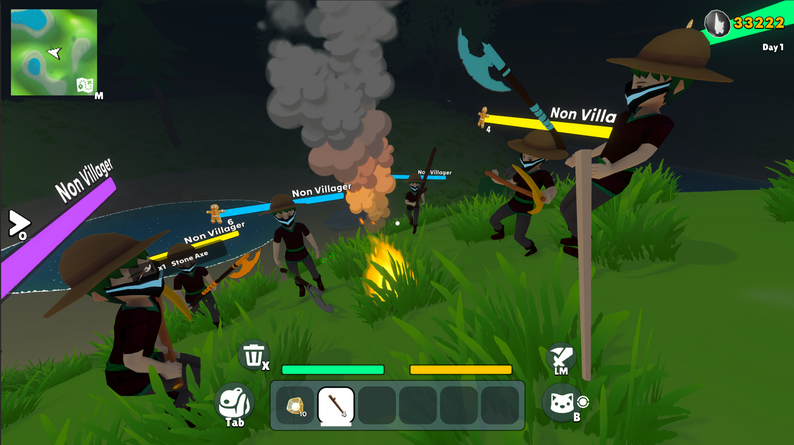Open the cat face menu icon
794x445 pixels.
[x=561, y=402]
